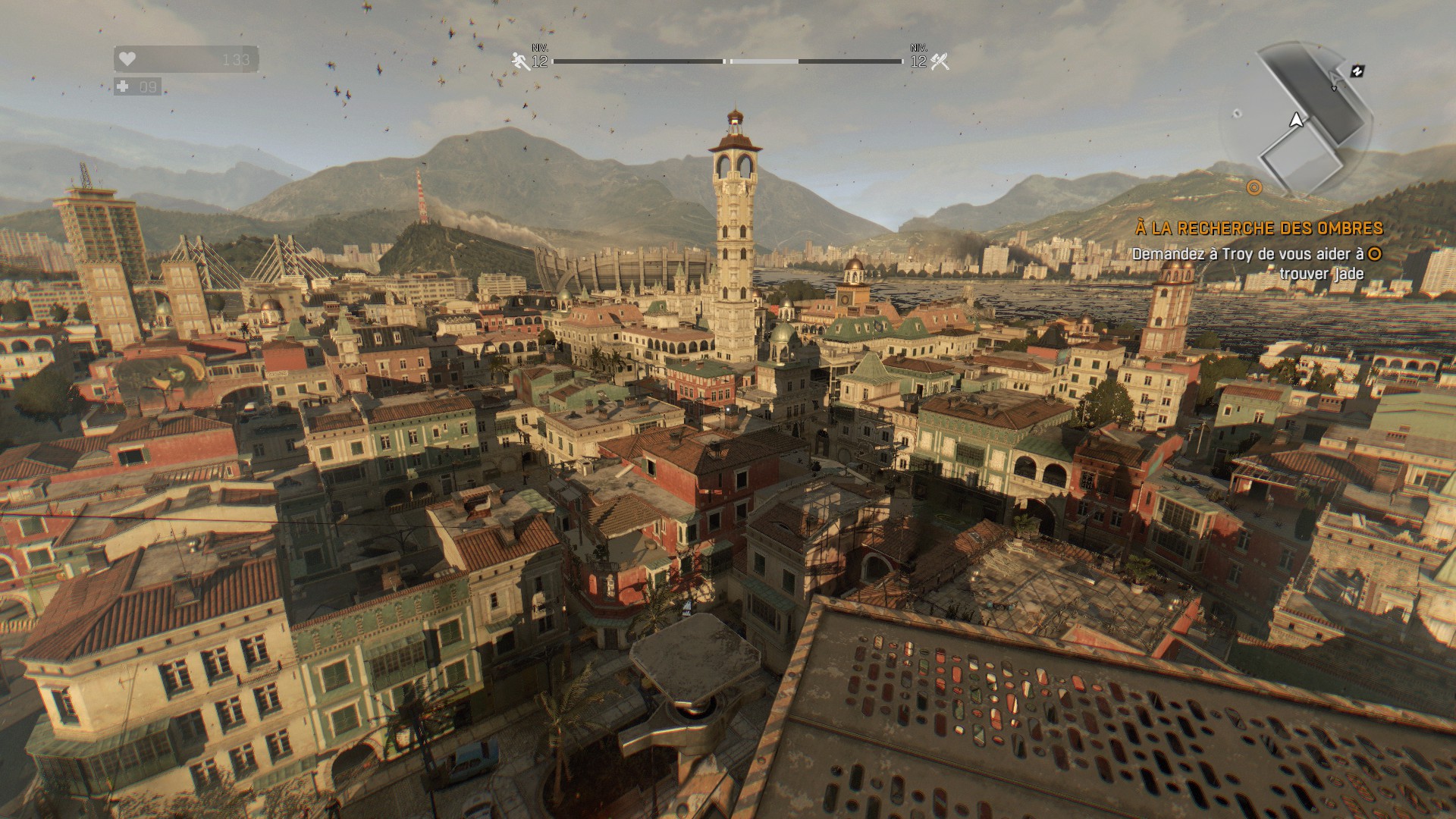Click the orange objective marker below the minimap
Viewport: 1456px width, 819px height.
pyautogui.click(x=1254, y=187)
